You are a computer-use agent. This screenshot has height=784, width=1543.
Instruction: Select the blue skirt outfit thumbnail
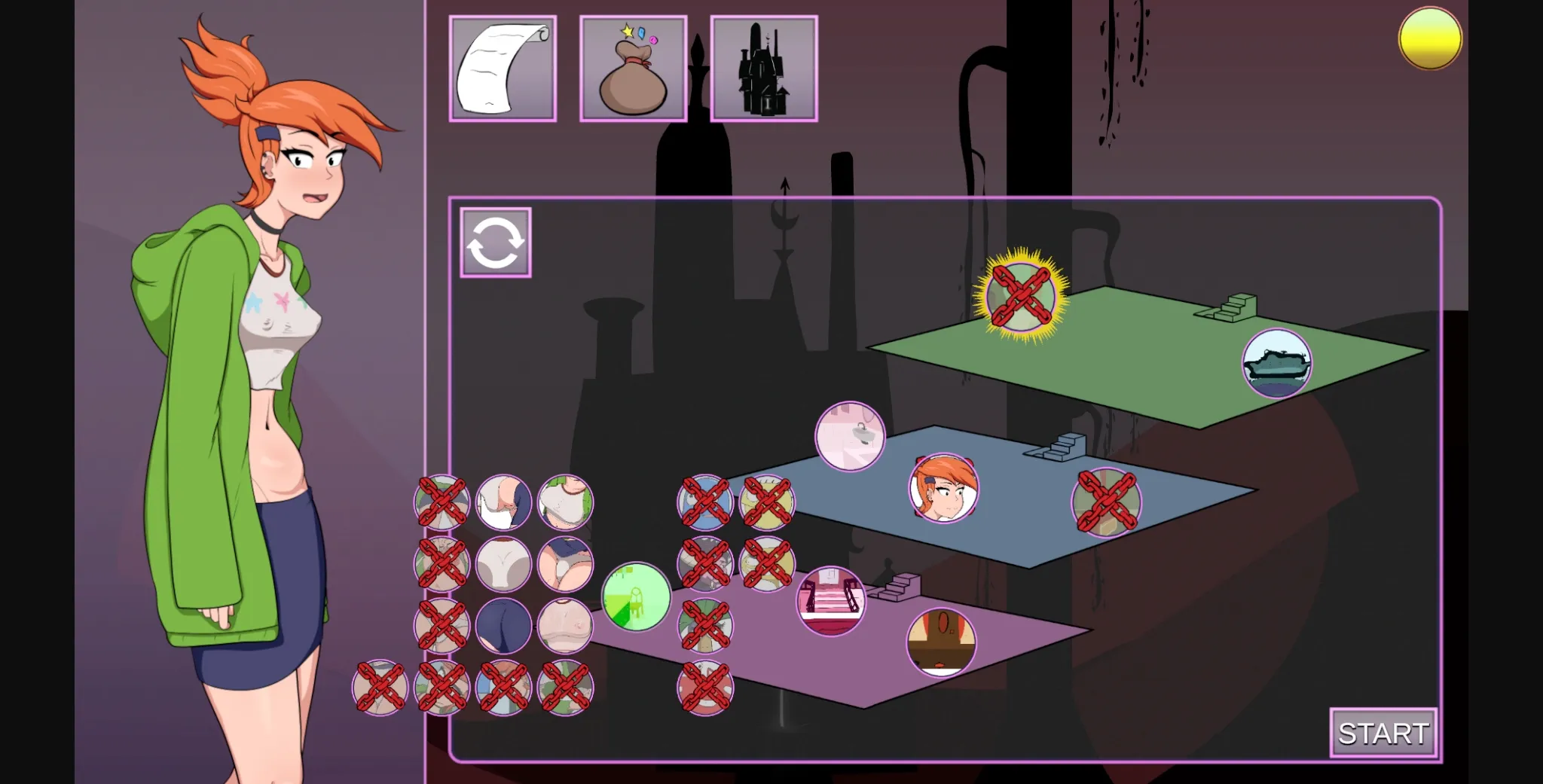[x=503, y=625]
